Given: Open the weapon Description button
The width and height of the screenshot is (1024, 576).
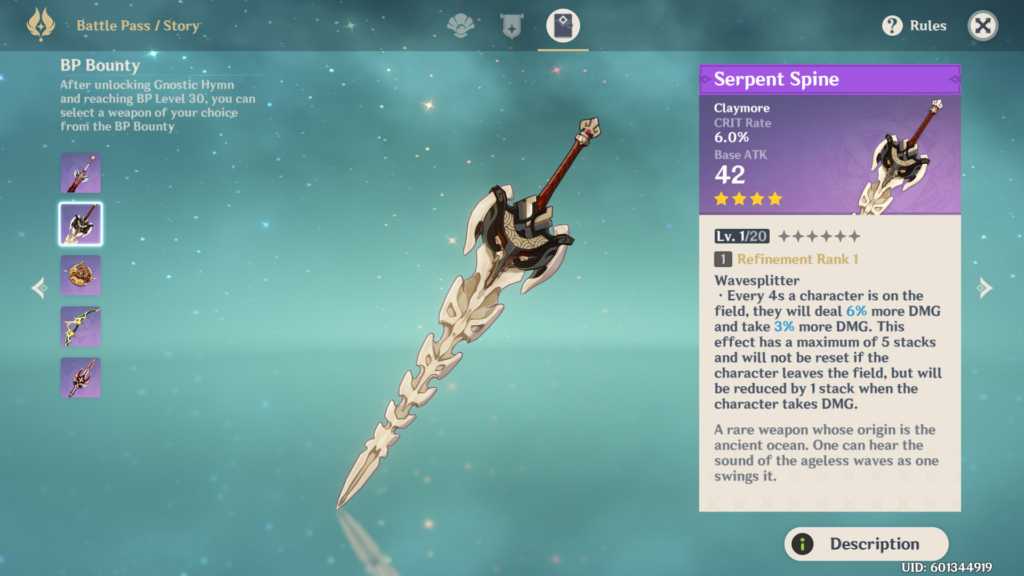Looking at the screenshot, I should [866, 544].
